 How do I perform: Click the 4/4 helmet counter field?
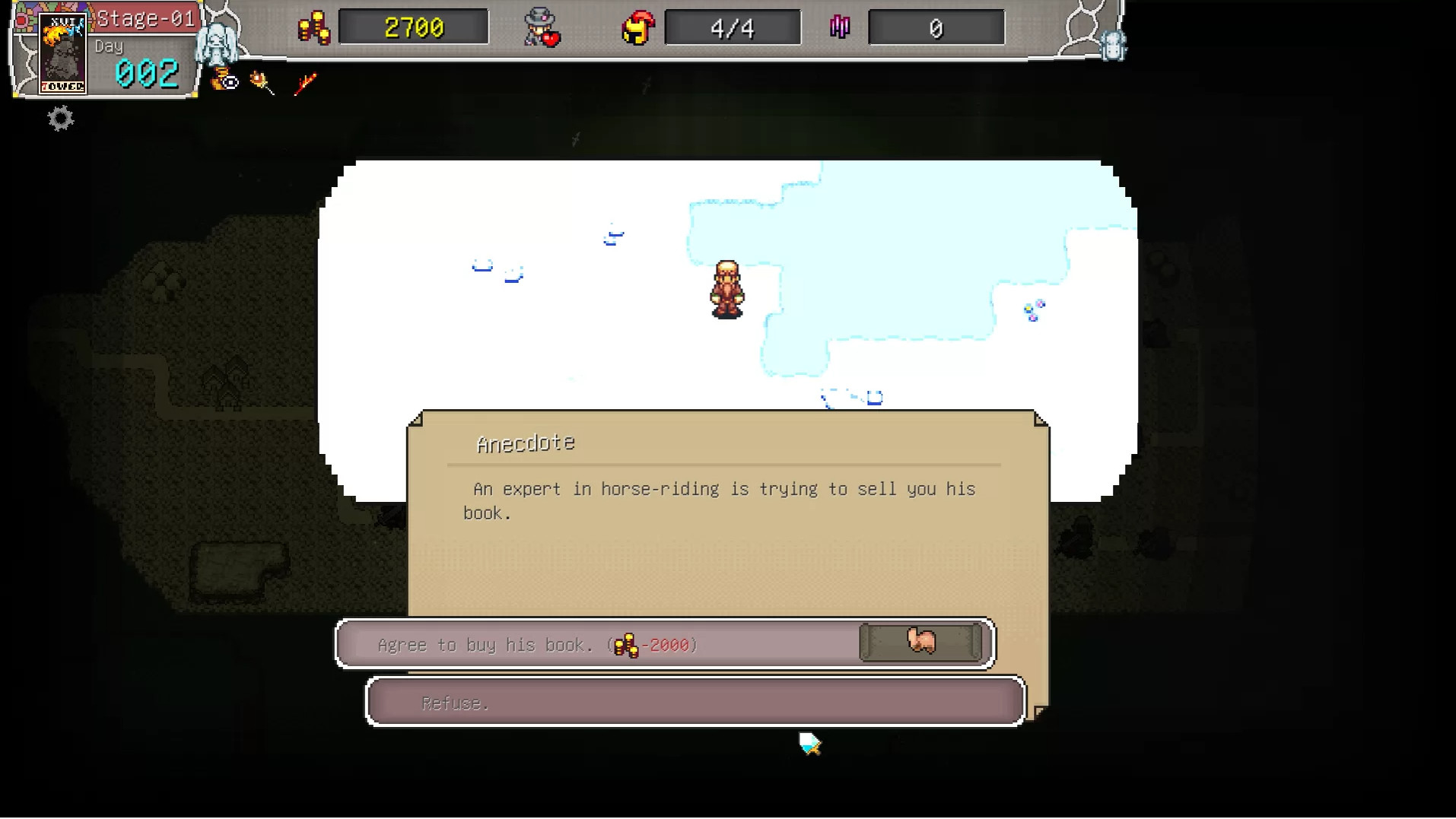coord(732,27)
